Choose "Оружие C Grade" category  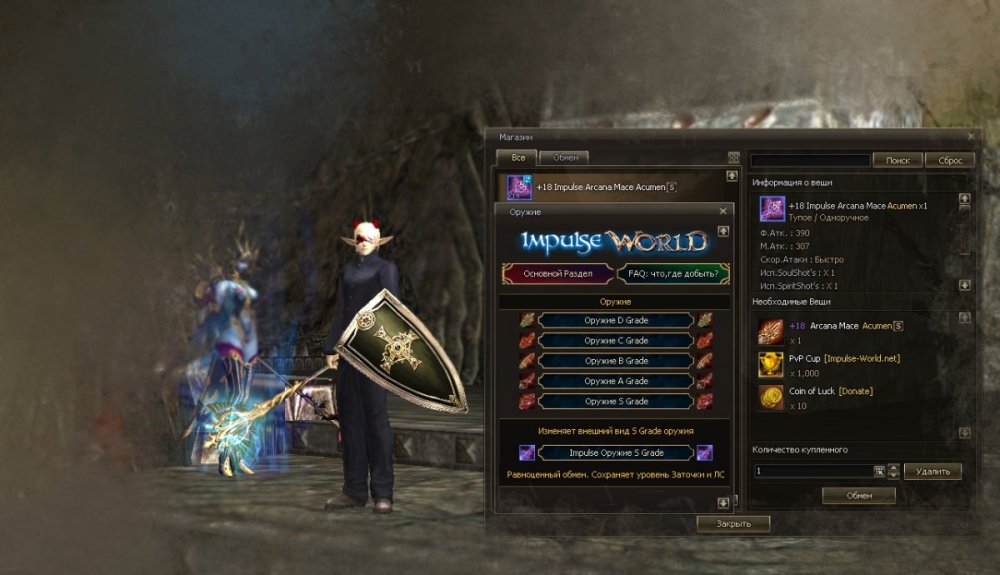616,340
